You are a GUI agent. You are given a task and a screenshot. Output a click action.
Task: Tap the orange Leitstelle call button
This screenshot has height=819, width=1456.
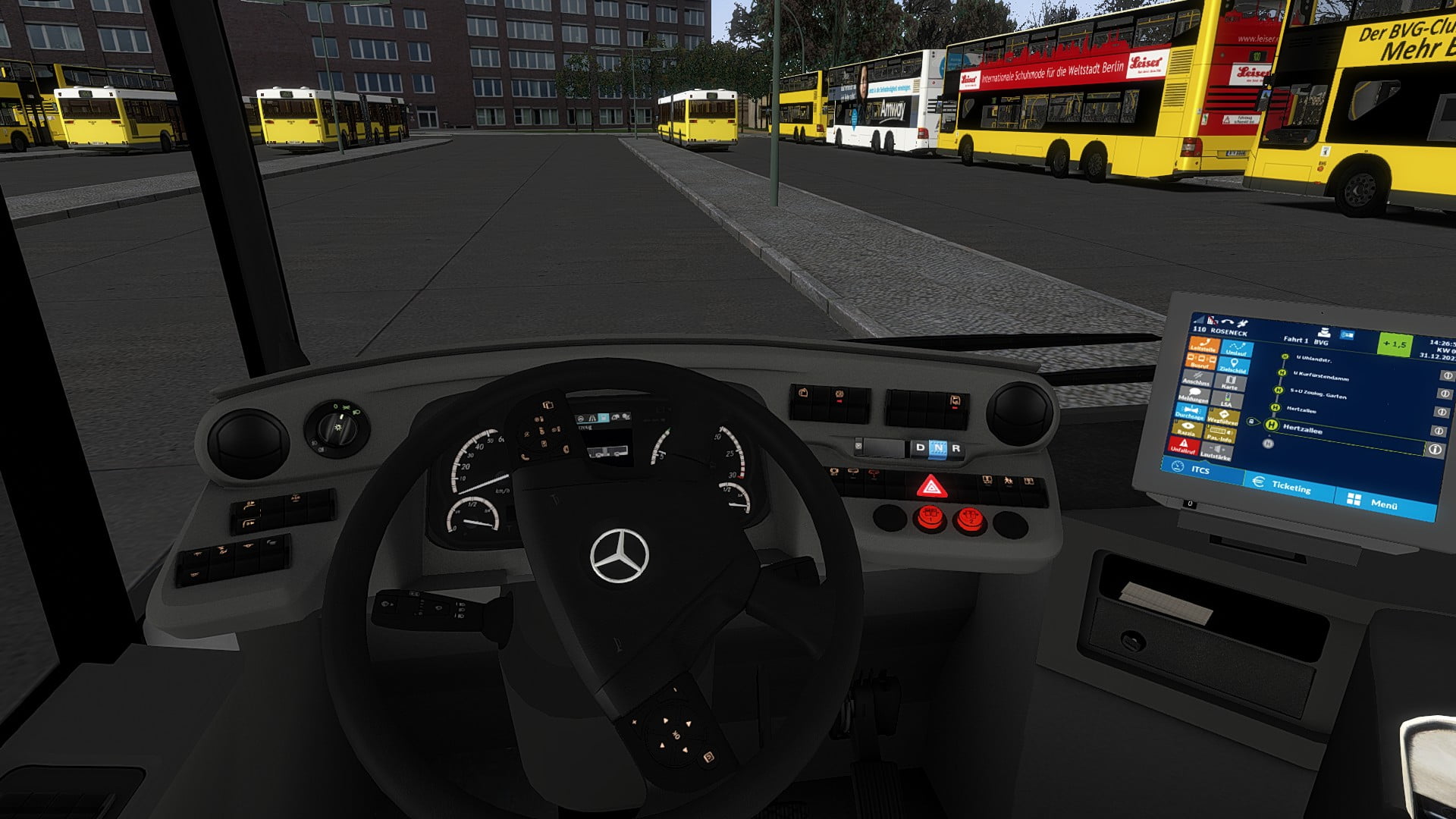[1203, 346]
